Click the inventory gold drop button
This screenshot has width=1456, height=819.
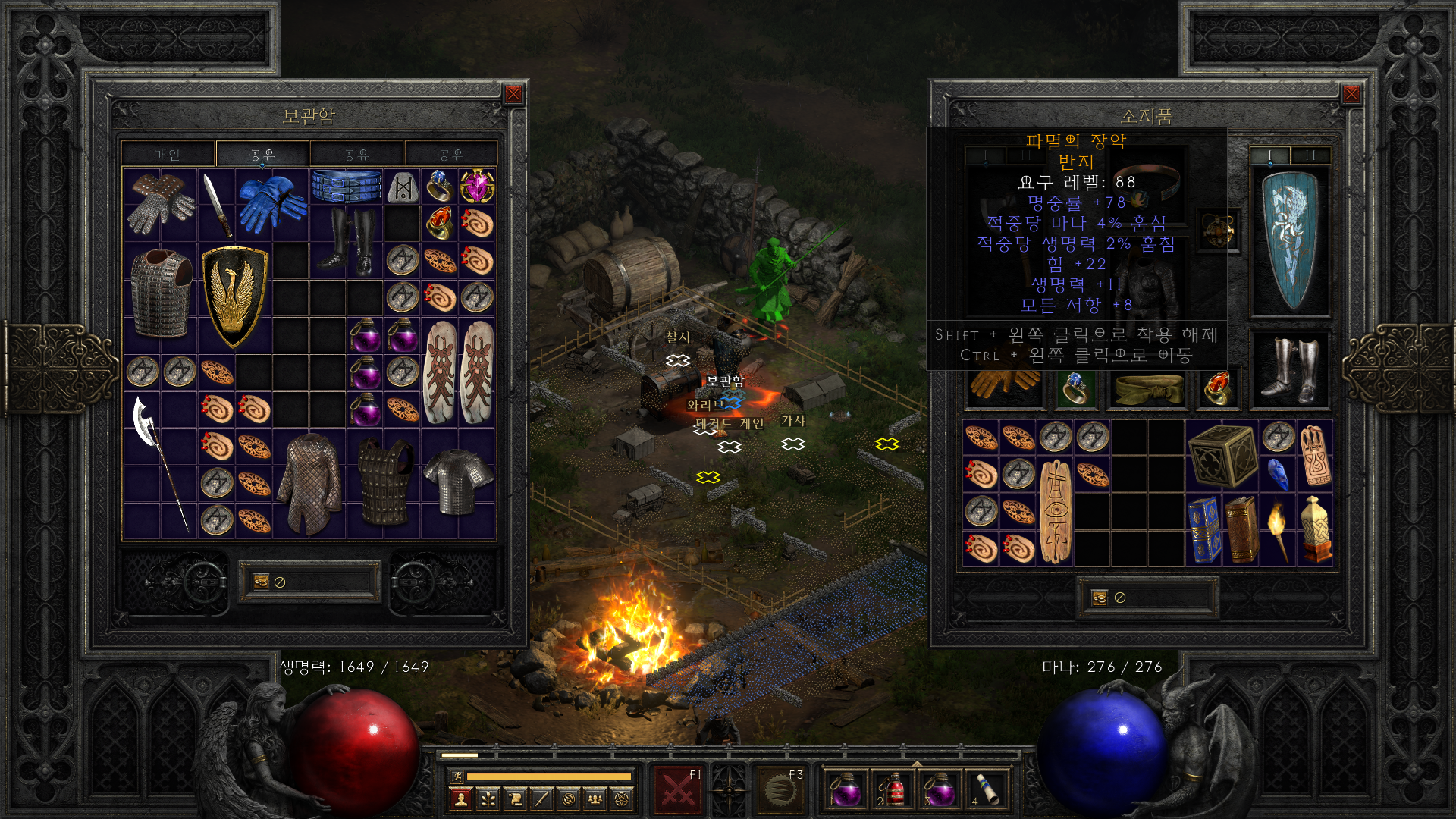pos(1100,598)
